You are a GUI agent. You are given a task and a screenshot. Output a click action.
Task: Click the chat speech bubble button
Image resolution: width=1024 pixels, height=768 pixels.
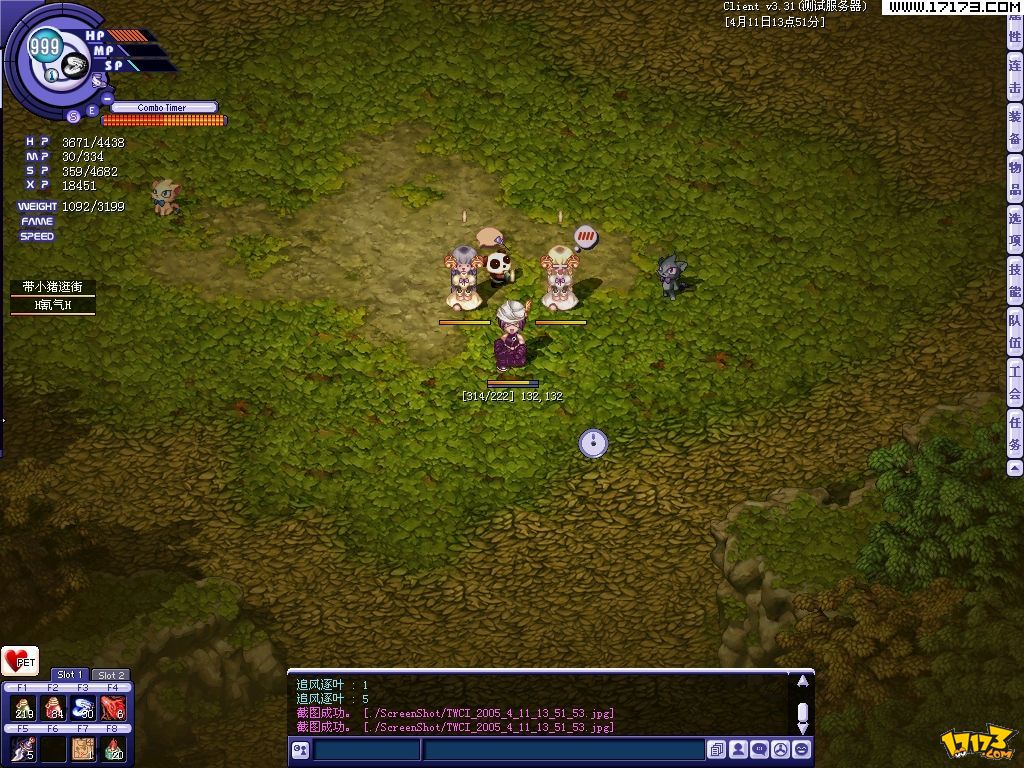pyautogui.click(x=760, y=749)
